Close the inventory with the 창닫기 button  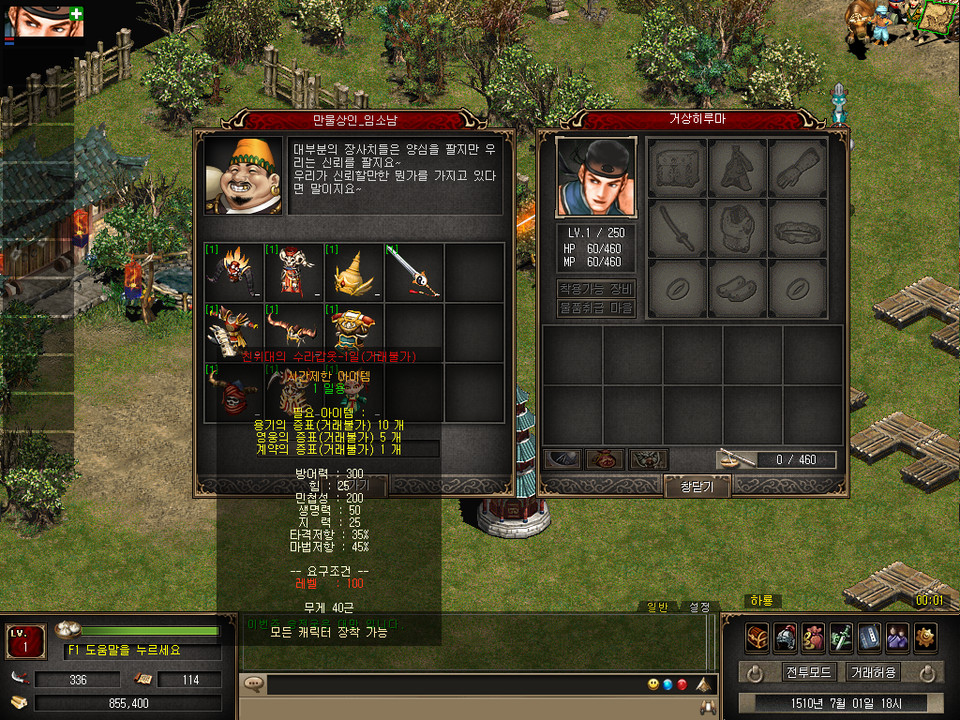pos(697,486)
